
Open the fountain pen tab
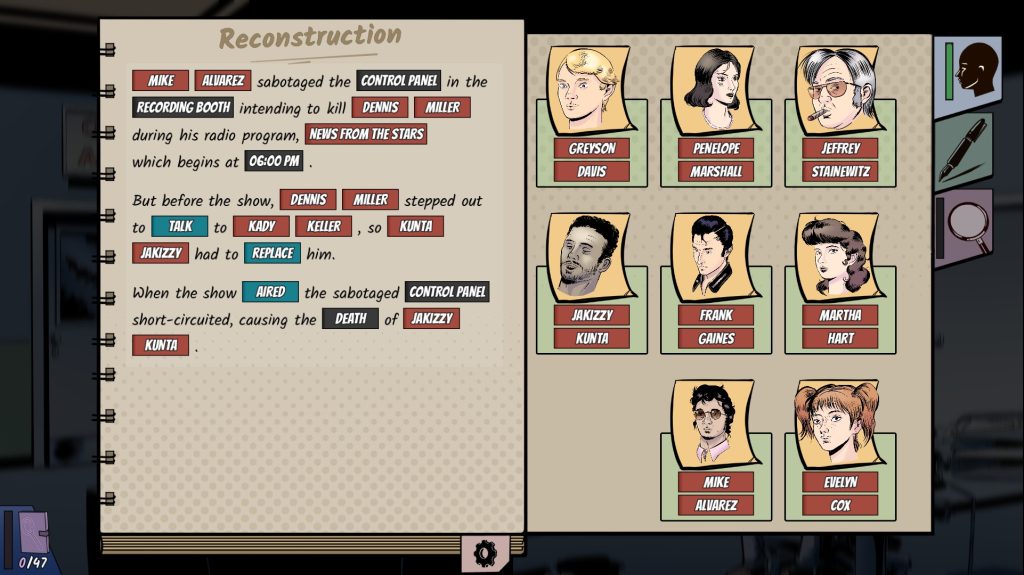[x=965, y=149]
